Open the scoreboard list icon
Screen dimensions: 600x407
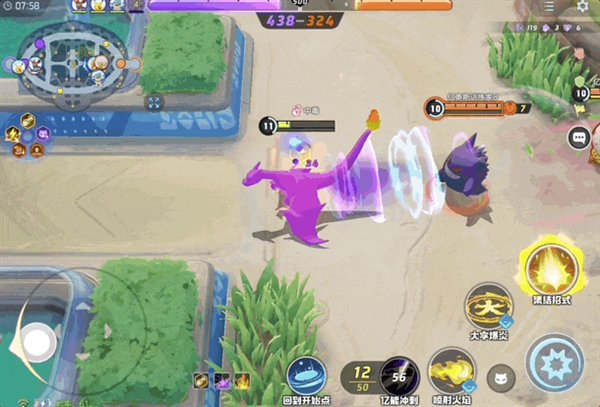(547, 6)
